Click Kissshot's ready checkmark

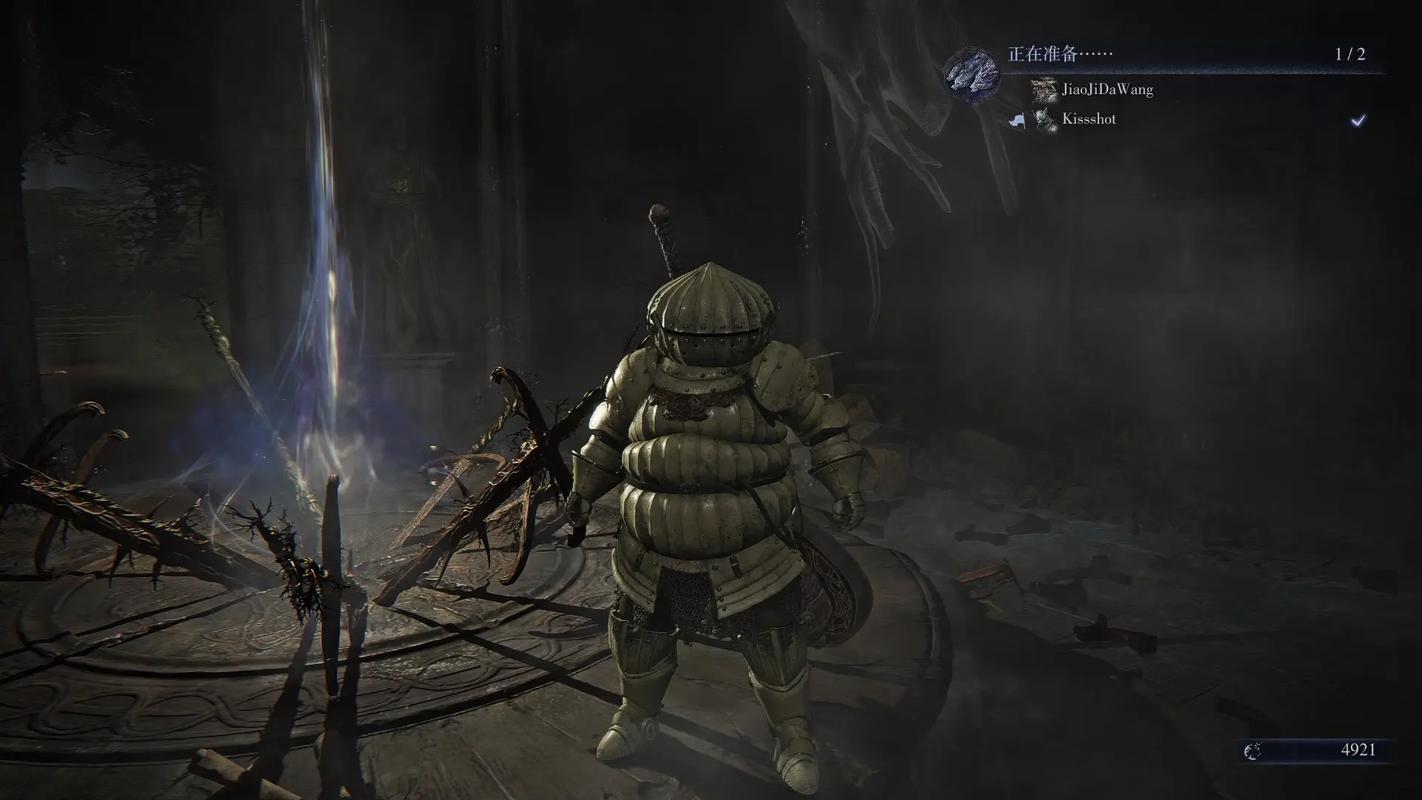click(x=1357, y=120)
